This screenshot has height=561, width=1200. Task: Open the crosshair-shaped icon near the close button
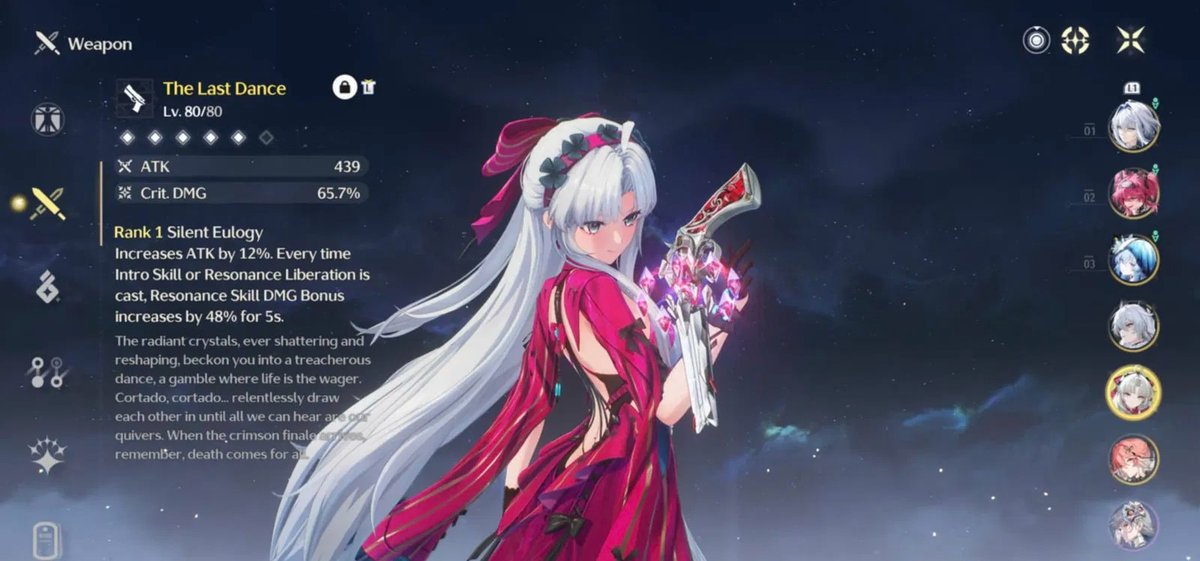pyautogui.click(x=1075, y=40)
